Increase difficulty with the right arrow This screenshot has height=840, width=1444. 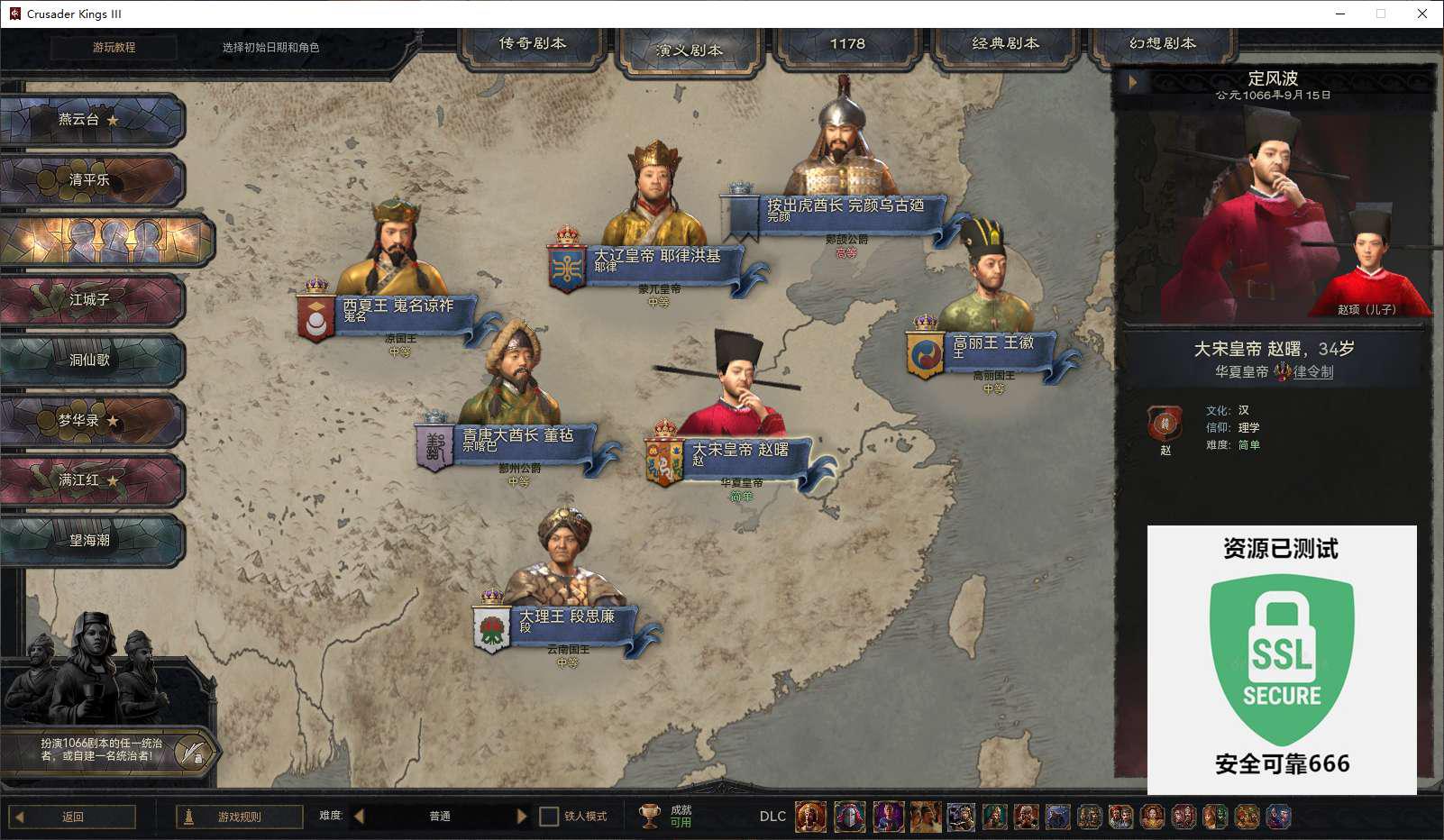522,817
